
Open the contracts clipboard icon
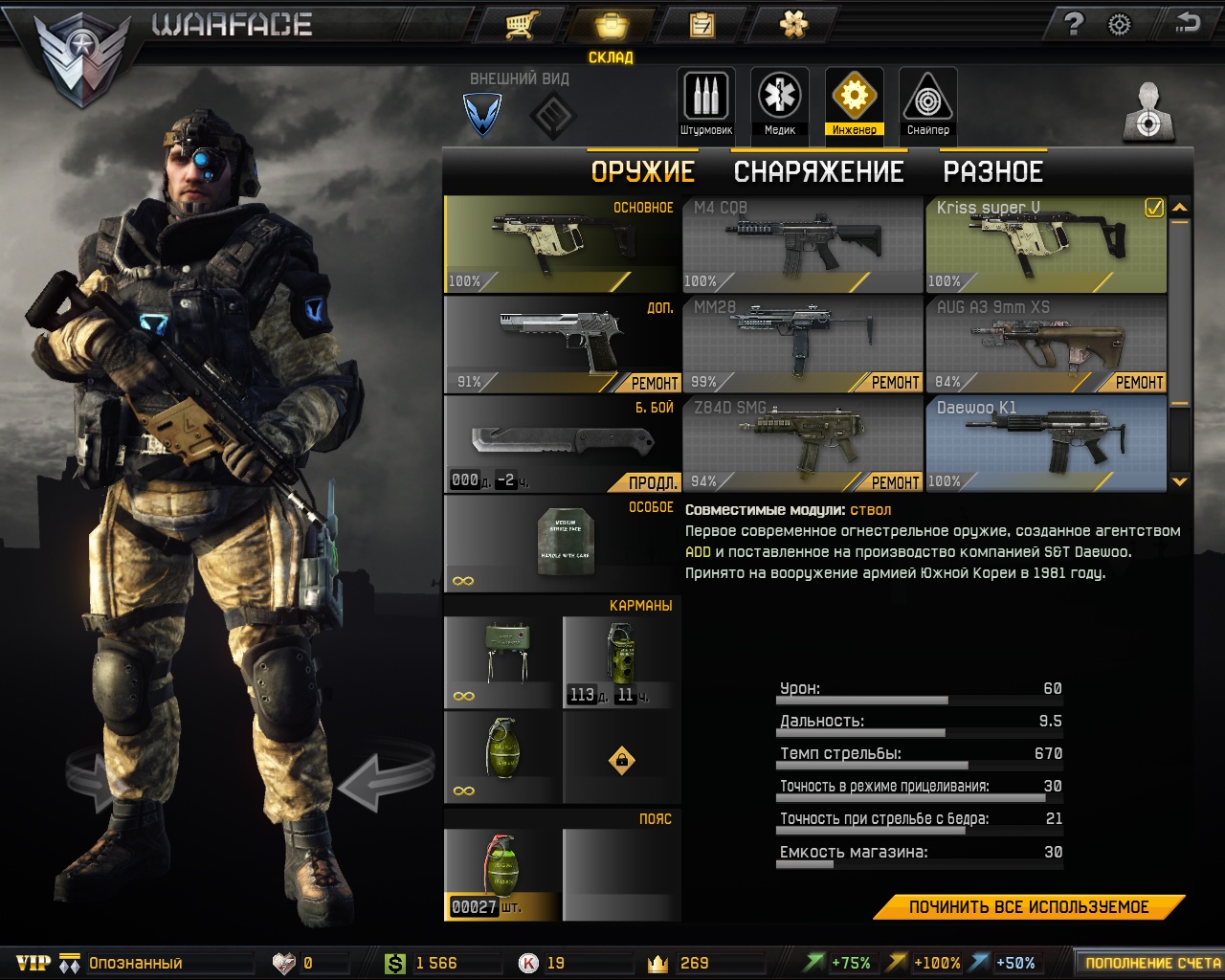[702, 24]
